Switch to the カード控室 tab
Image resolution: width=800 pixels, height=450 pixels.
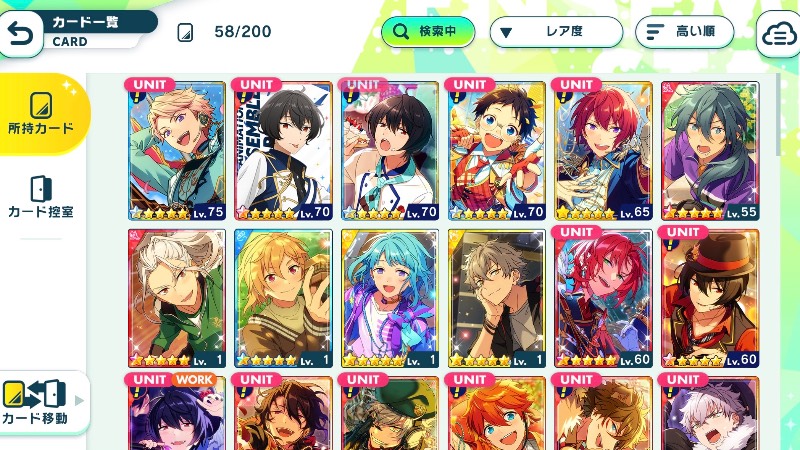41,197
